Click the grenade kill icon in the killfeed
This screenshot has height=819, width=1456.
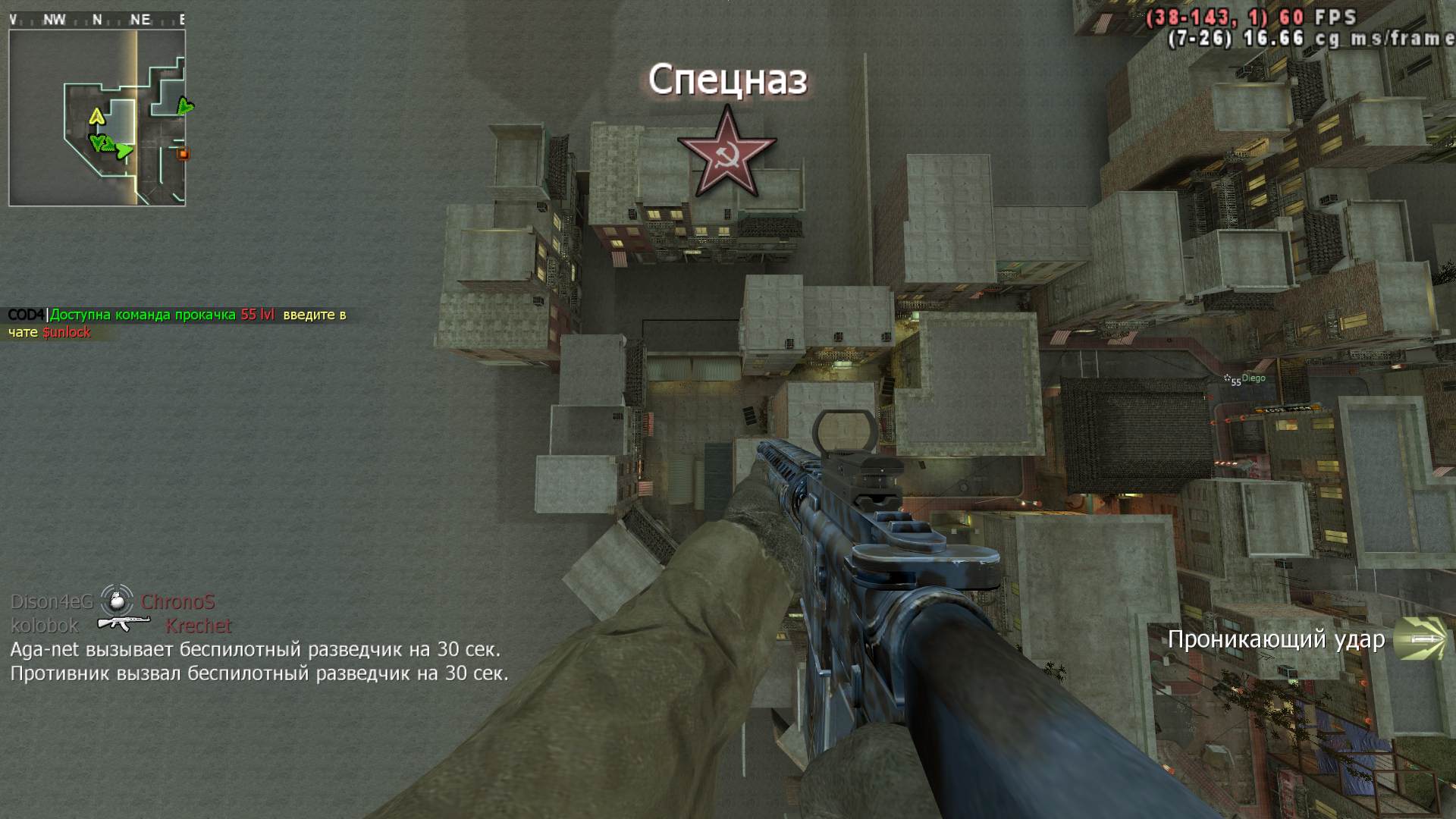click(x=117, y=601)
